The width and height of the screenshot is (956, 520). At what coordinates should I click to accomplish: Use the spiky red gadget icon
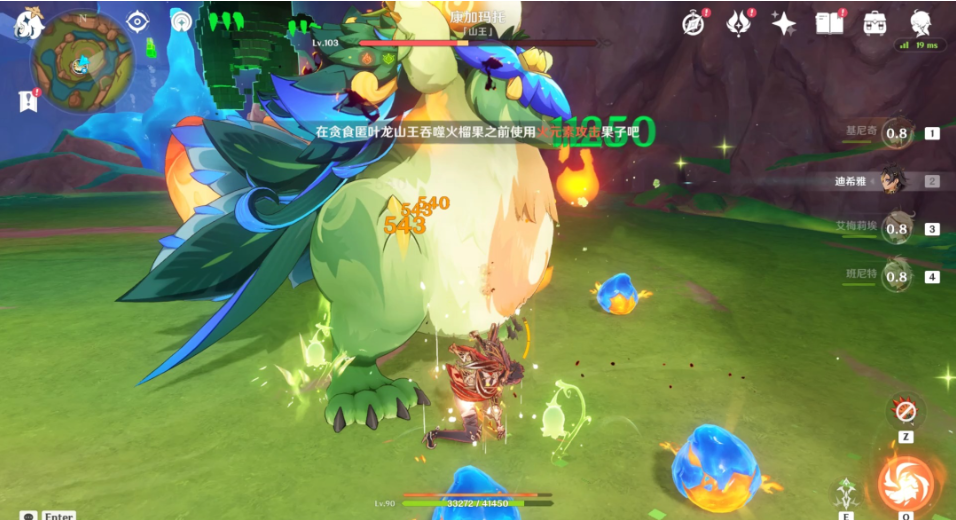(x=906, y=411)
